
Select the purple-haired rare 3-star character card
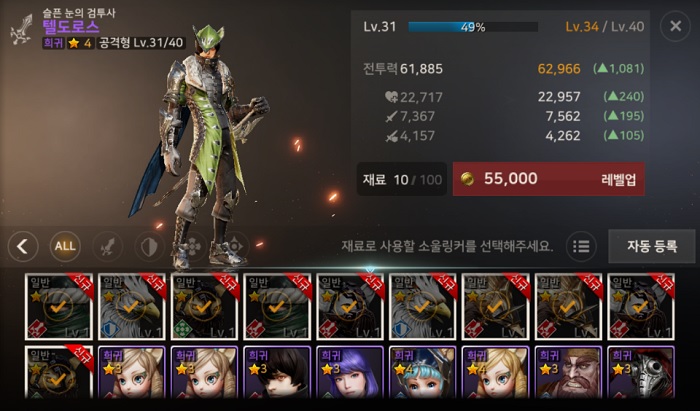coord(349,377)
